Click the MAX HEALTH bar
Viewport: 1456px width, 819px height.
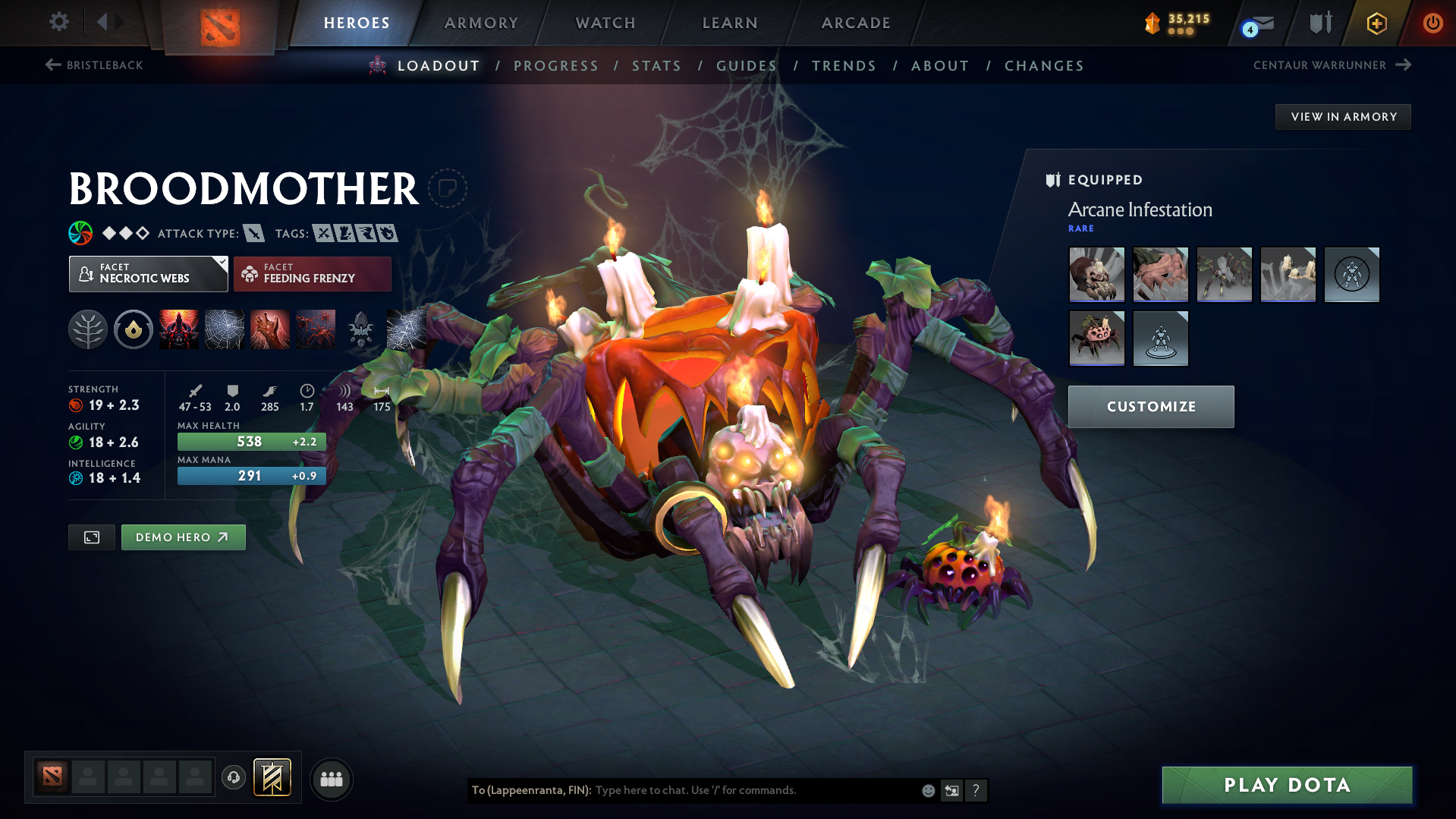(251, 441)
